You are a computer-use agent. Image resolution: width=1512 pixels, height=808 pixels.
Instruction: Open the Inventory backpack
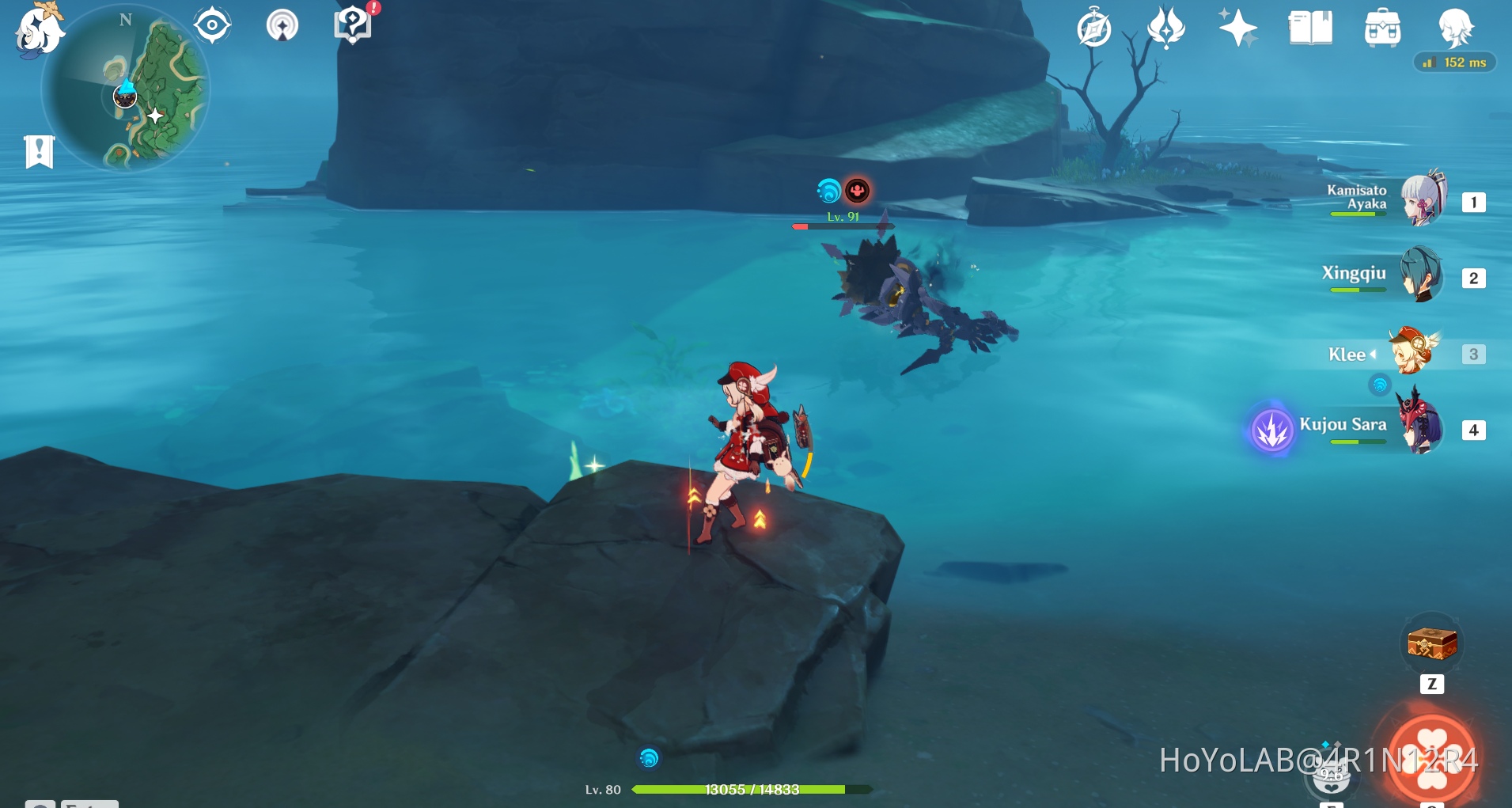[1382, 28]
